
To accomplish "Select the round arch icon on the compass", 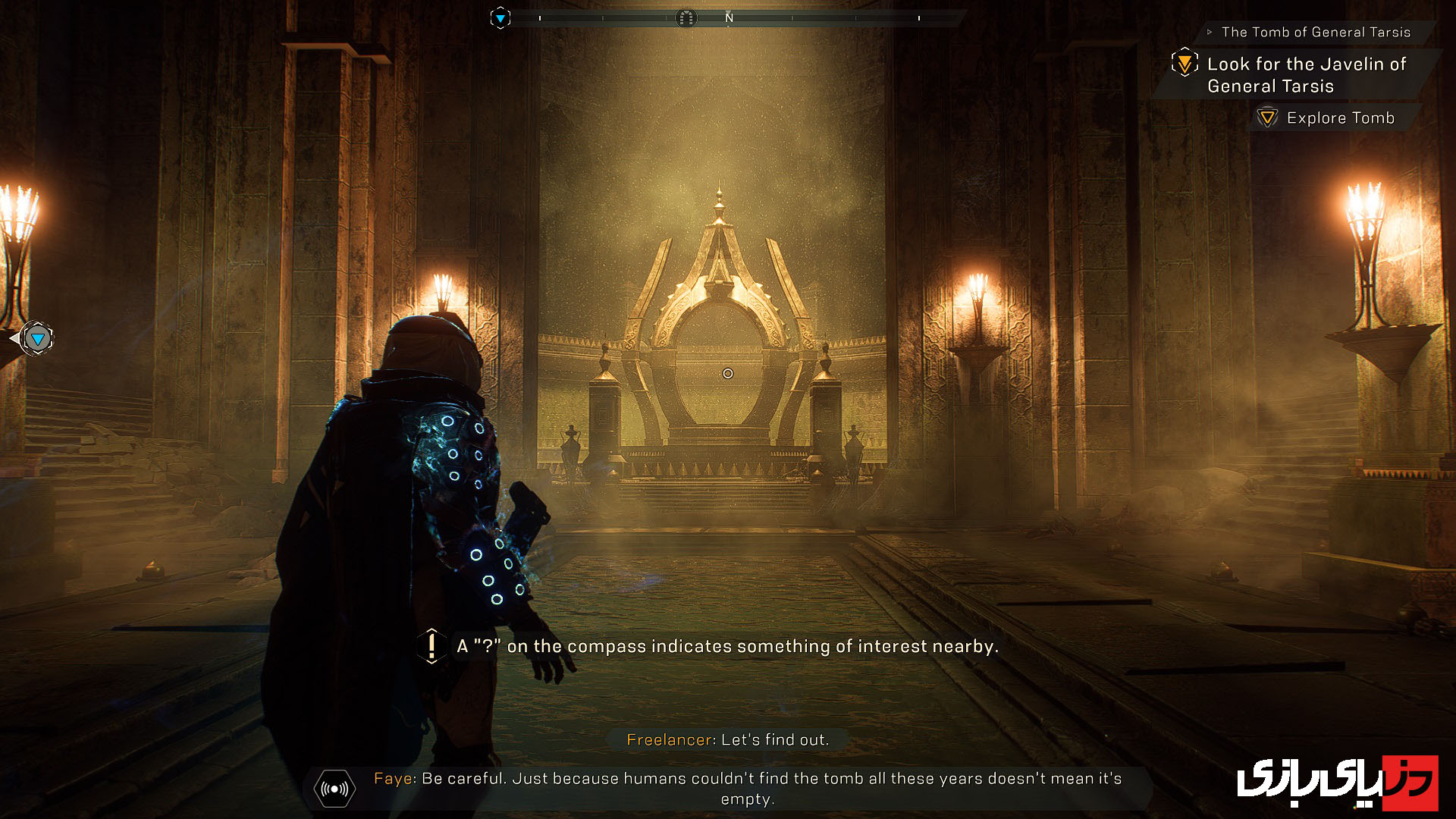I will point(686,17).
